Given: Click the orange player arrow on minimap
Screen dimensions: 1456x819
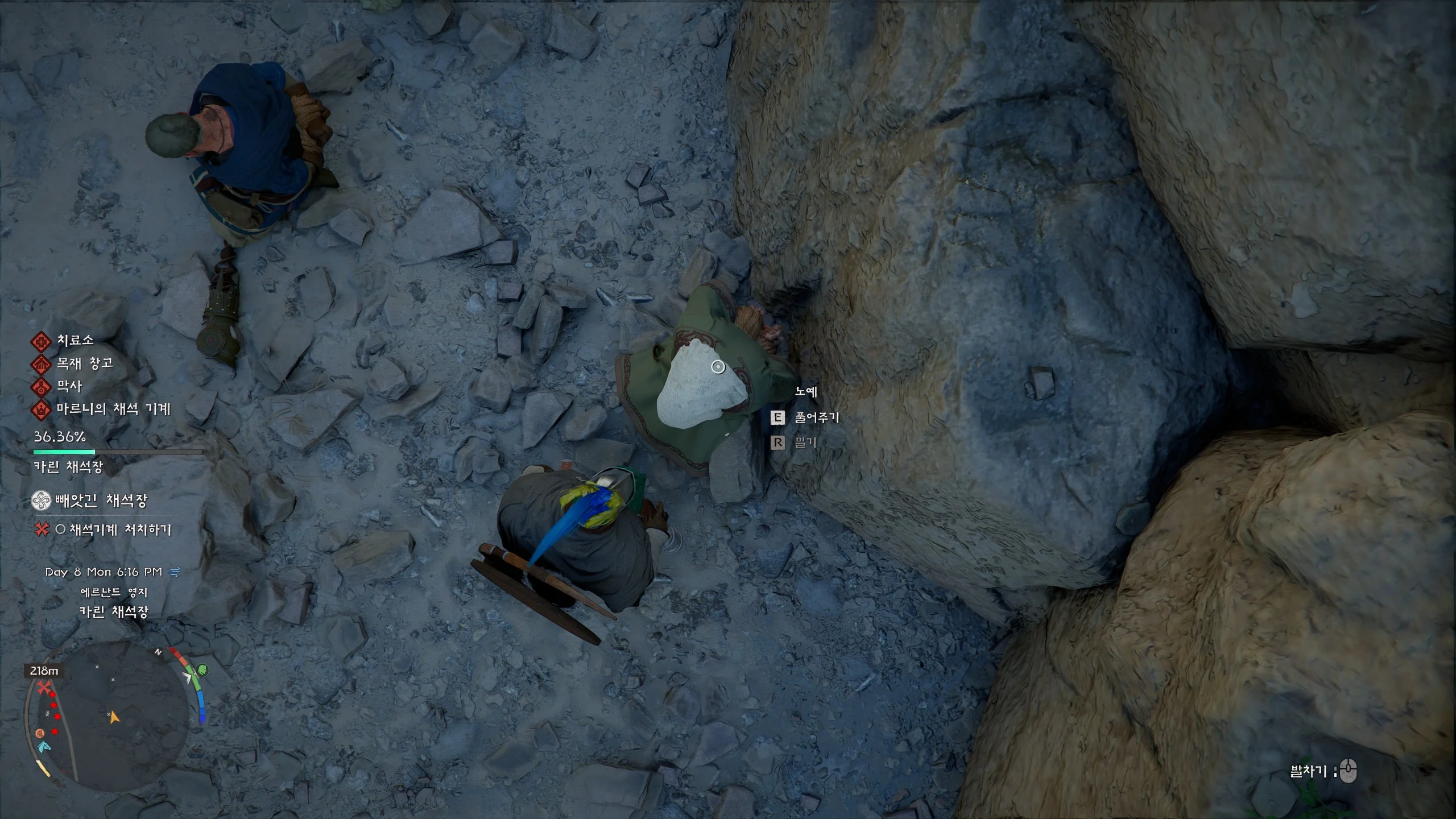Looking at the screenshot, I should tap(114, 717).
